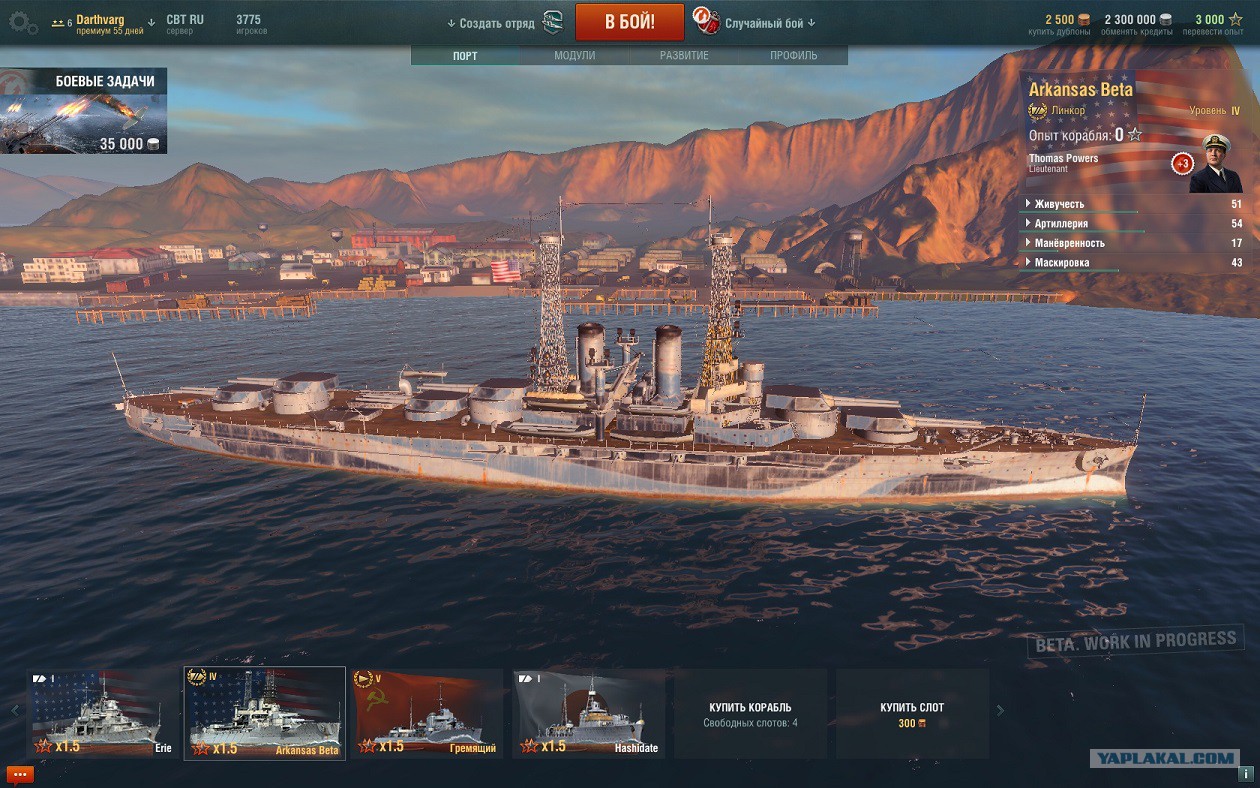Open the orange chat button
Image resolution: width=1260 pixels, height=788 pixels.
coord(20,774)
